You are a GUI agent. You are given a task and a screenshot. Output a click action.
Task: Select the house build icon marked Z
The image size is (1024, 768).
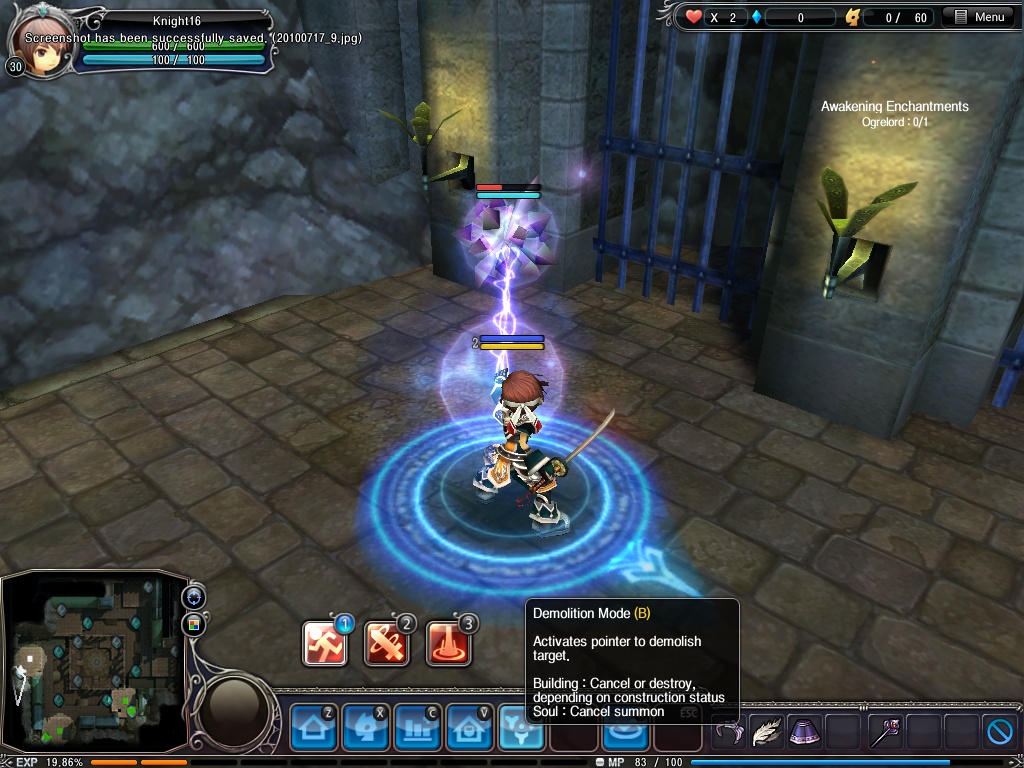pyautogui.click(x=313, y=727)
